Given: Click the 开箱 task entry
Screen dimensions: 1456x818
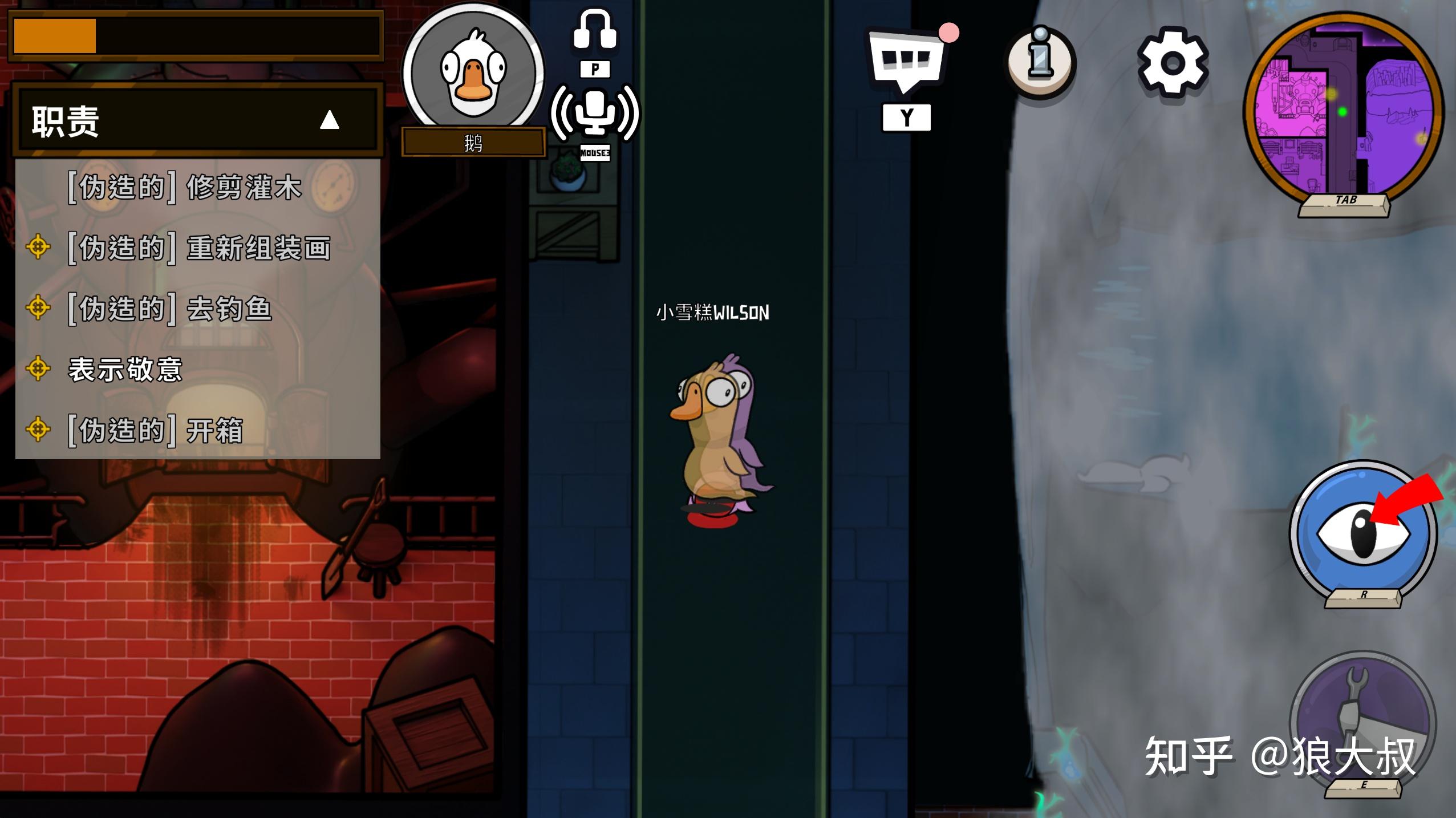Looking at the screenshot, I should 156,430.
